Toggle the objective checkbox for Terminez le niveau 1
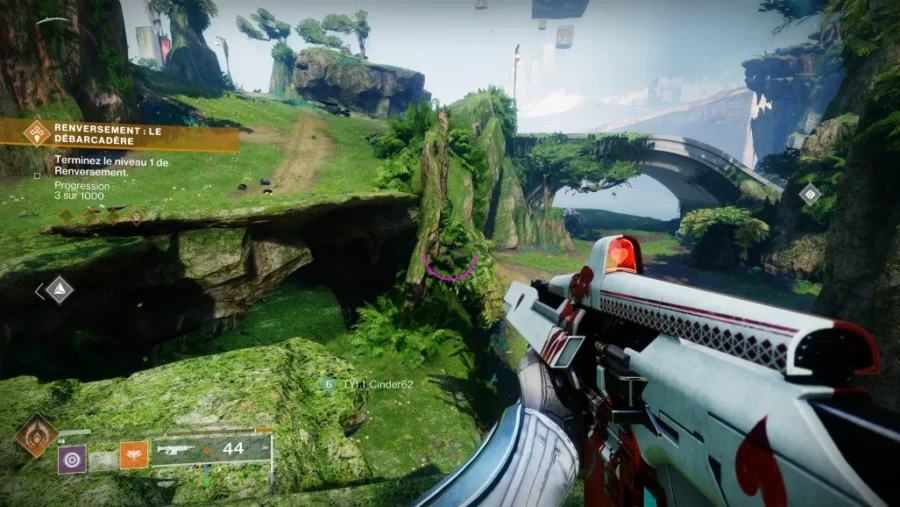 click(x=38, y=175)
